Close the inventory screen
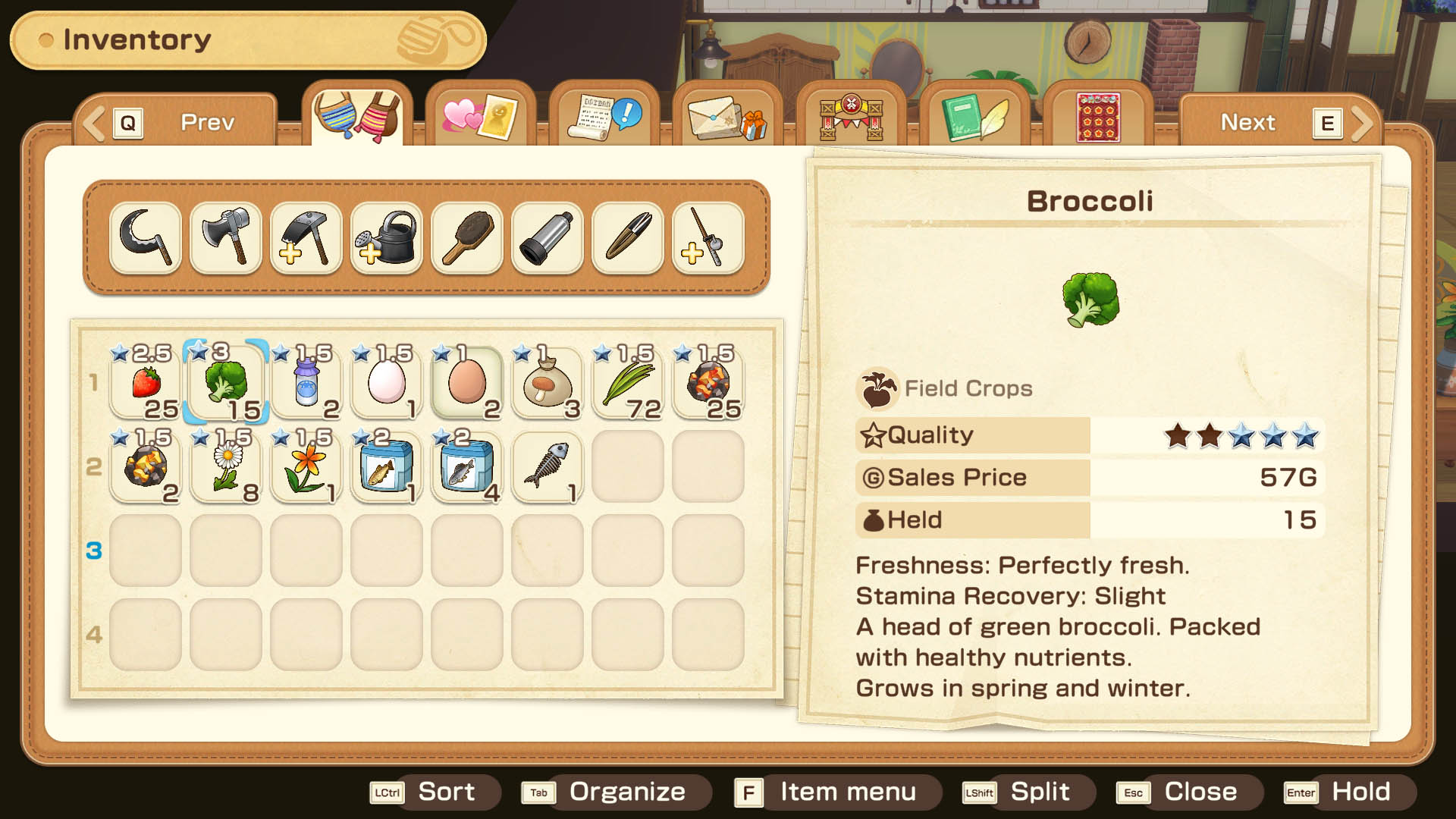 (x=1188, y=792)
